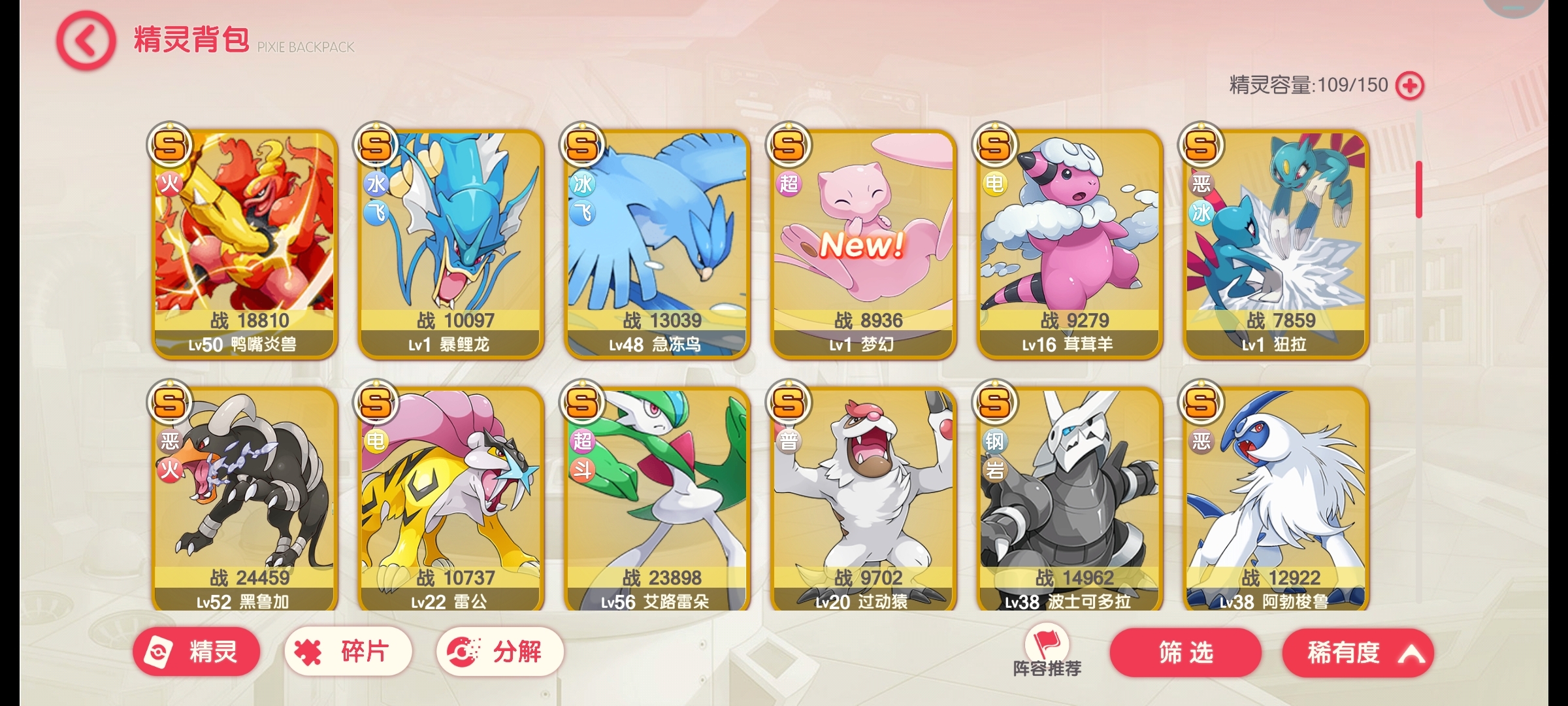Select the Lv50 鸭嘴炎兽 card
Viewport: 1568px width, 706px height.
[244, 244]
